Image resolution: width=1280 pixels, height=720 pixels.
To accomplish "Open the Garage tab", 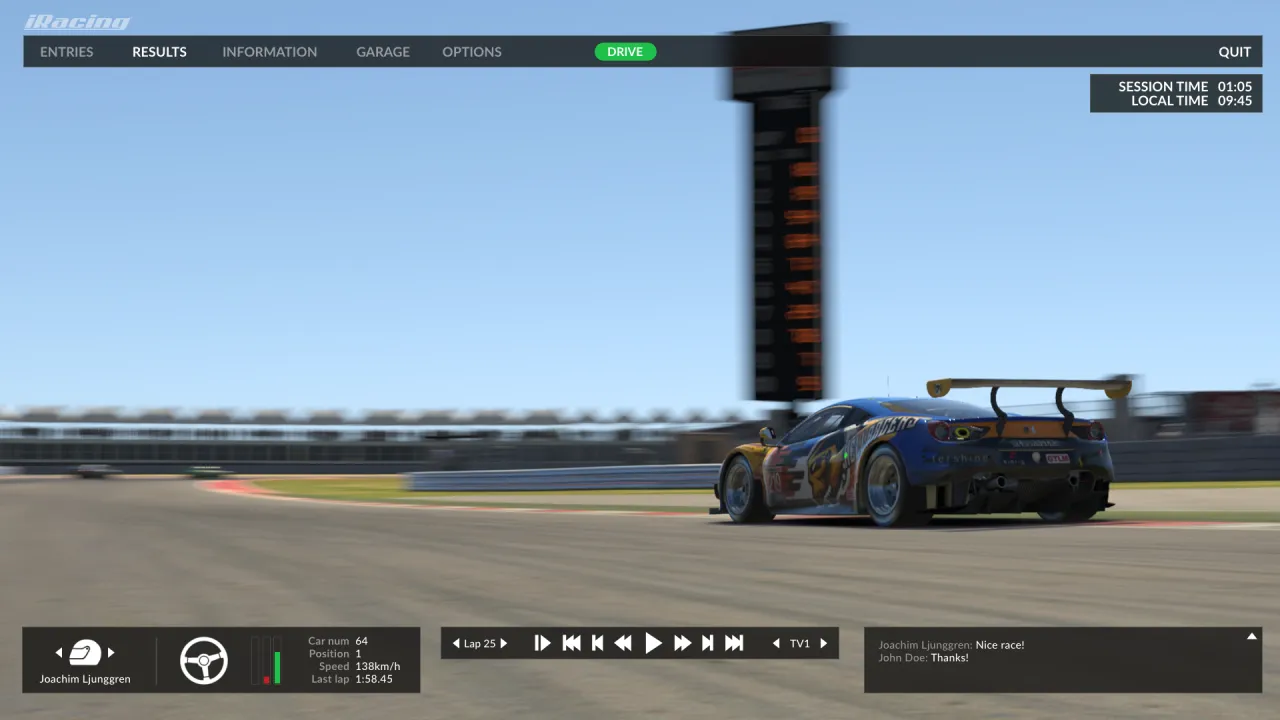I will 383,52.
